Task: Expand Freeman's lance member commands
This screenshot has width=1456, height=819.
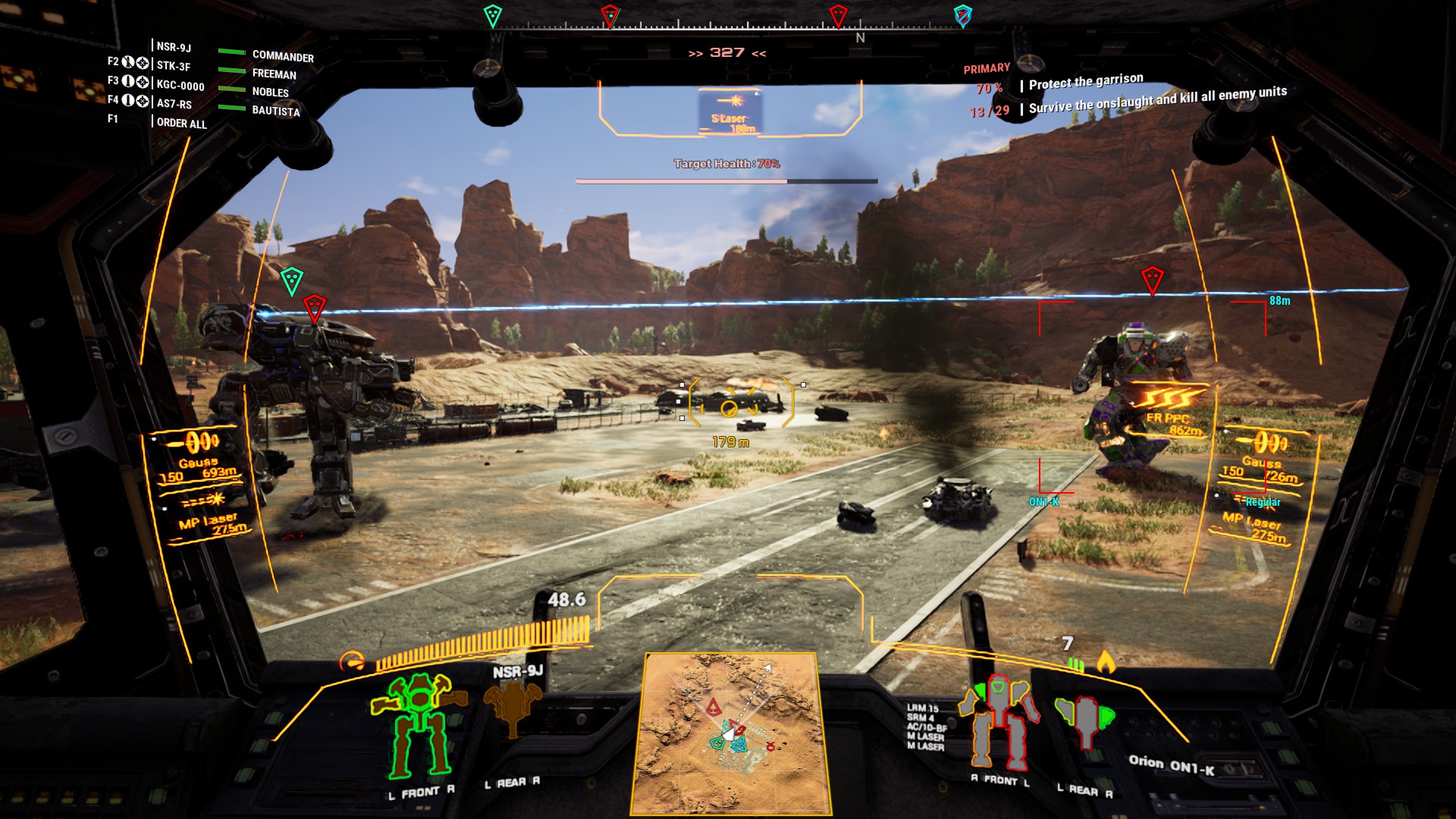Action: 275,74
